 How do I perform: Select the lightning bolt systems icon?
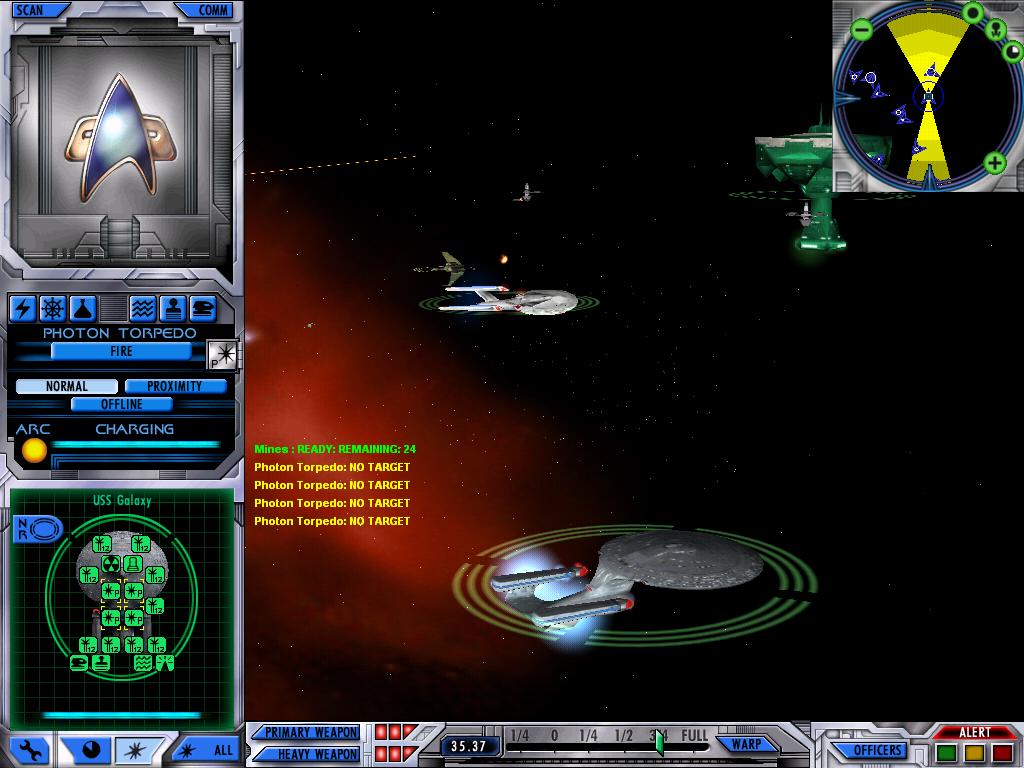coord(23,308)
